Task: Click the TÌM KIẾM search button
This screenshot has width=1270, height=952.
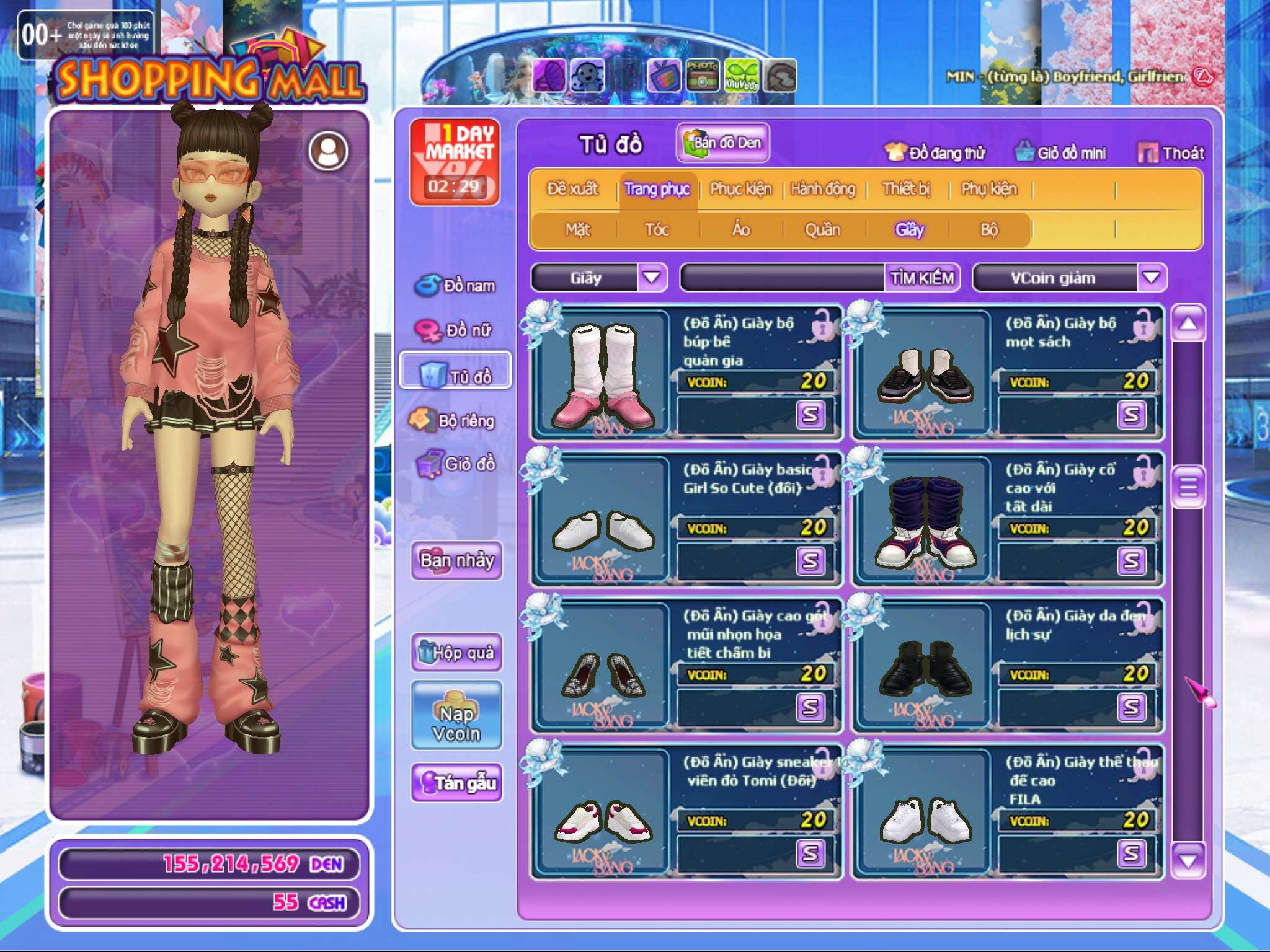Action: pyautogui.click(x=921, y=278)
